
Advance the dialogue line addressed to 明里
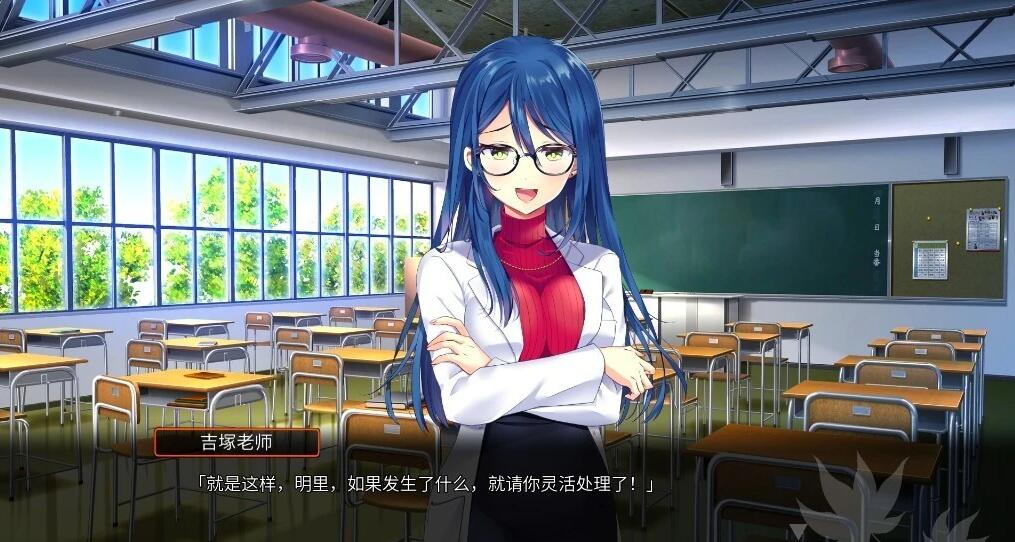424,485
